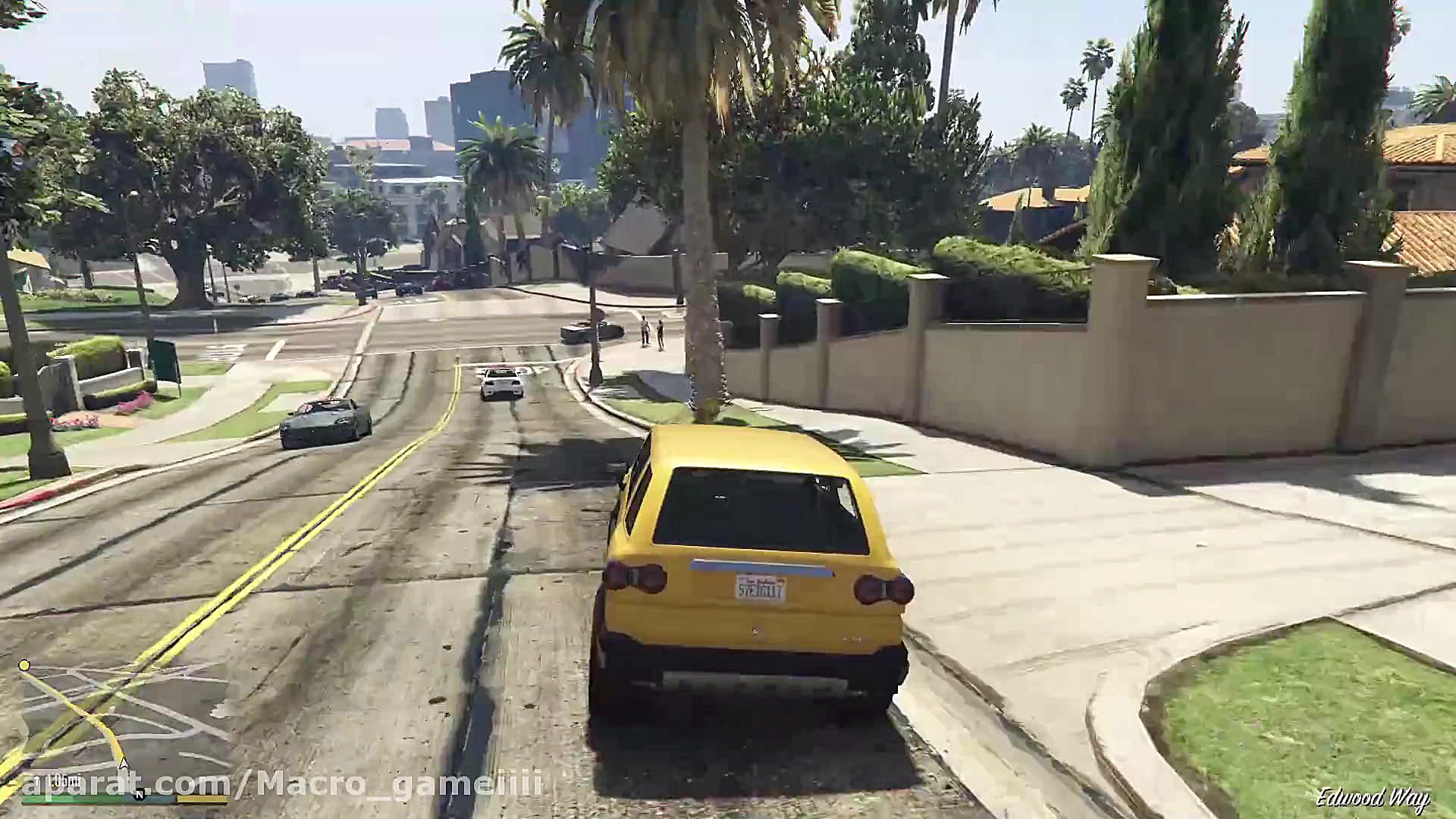Viewport: 1456px width, 819px height.
Task: Toggle the blue armor bar segment
Action: (x=150, y=801)
